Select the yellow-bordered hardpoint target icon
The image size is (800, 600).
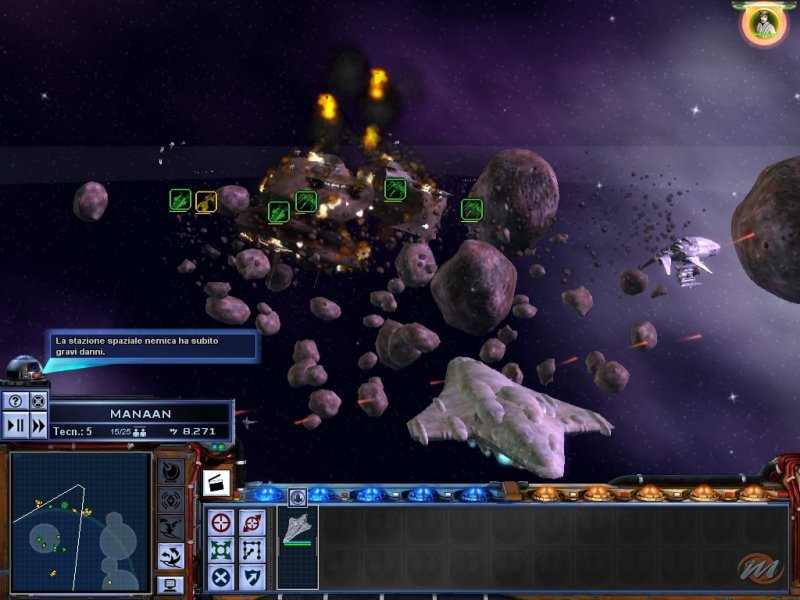coord(206,201)
